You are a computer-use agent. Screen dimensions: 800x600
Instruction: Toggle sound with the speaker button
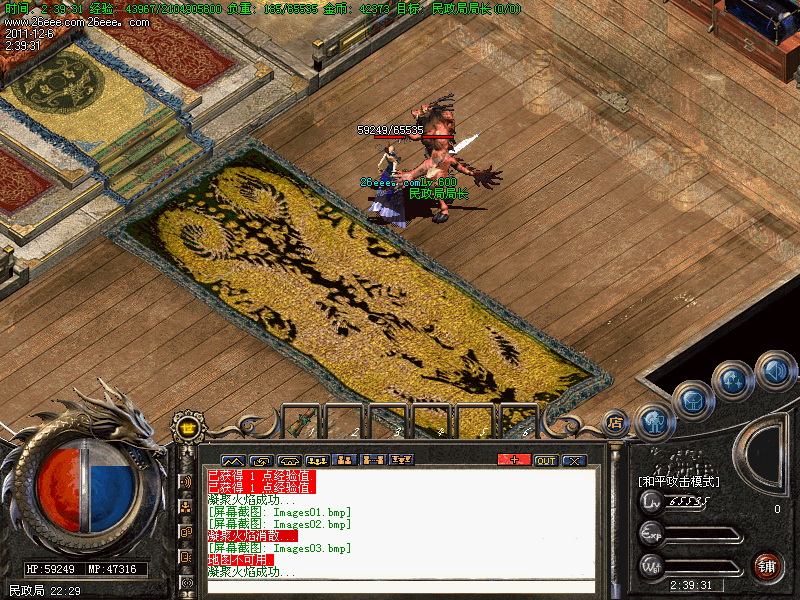coord(775,371)
